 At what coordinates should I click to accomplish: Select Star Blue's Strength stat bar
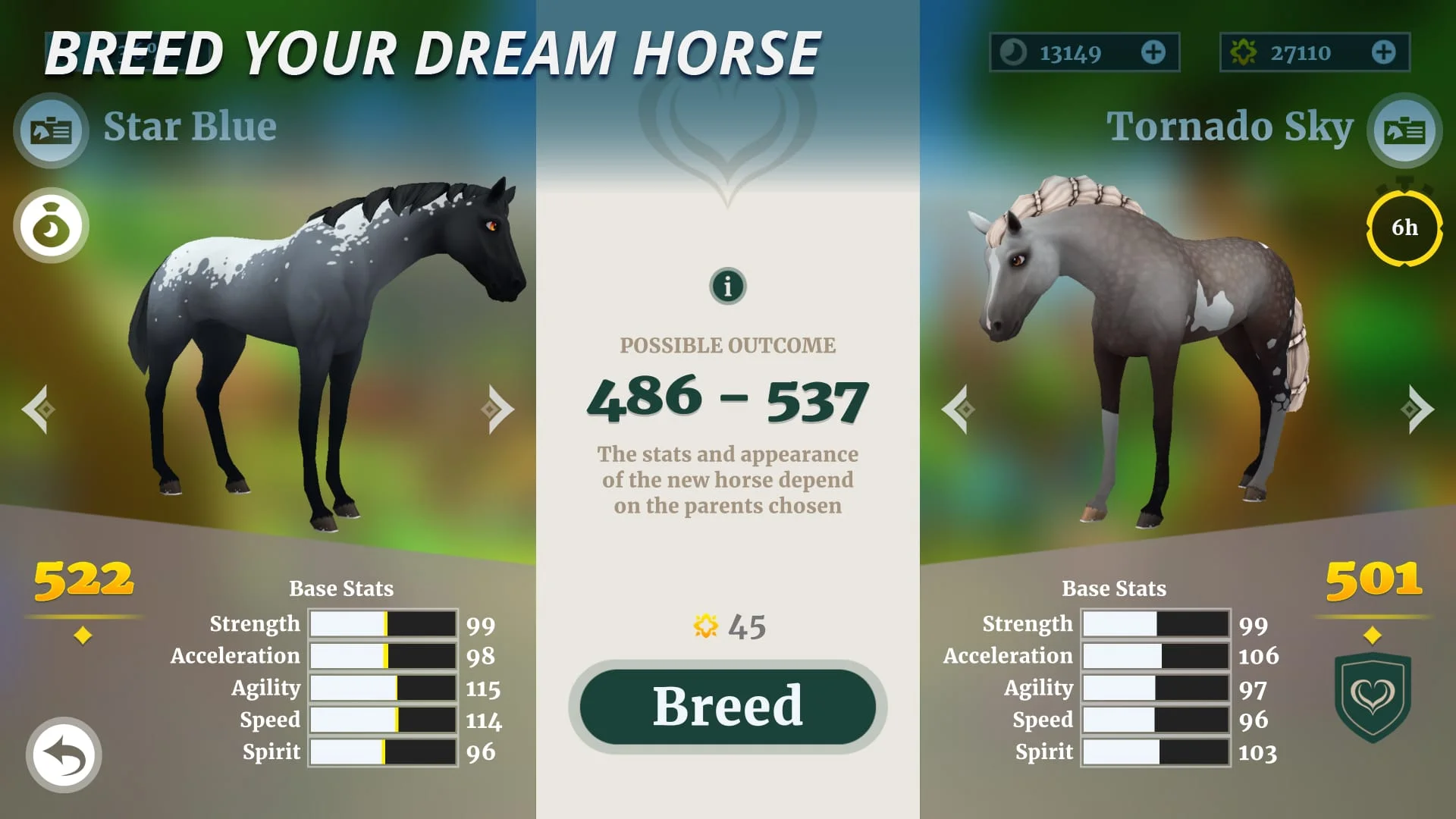coord(383,623)
